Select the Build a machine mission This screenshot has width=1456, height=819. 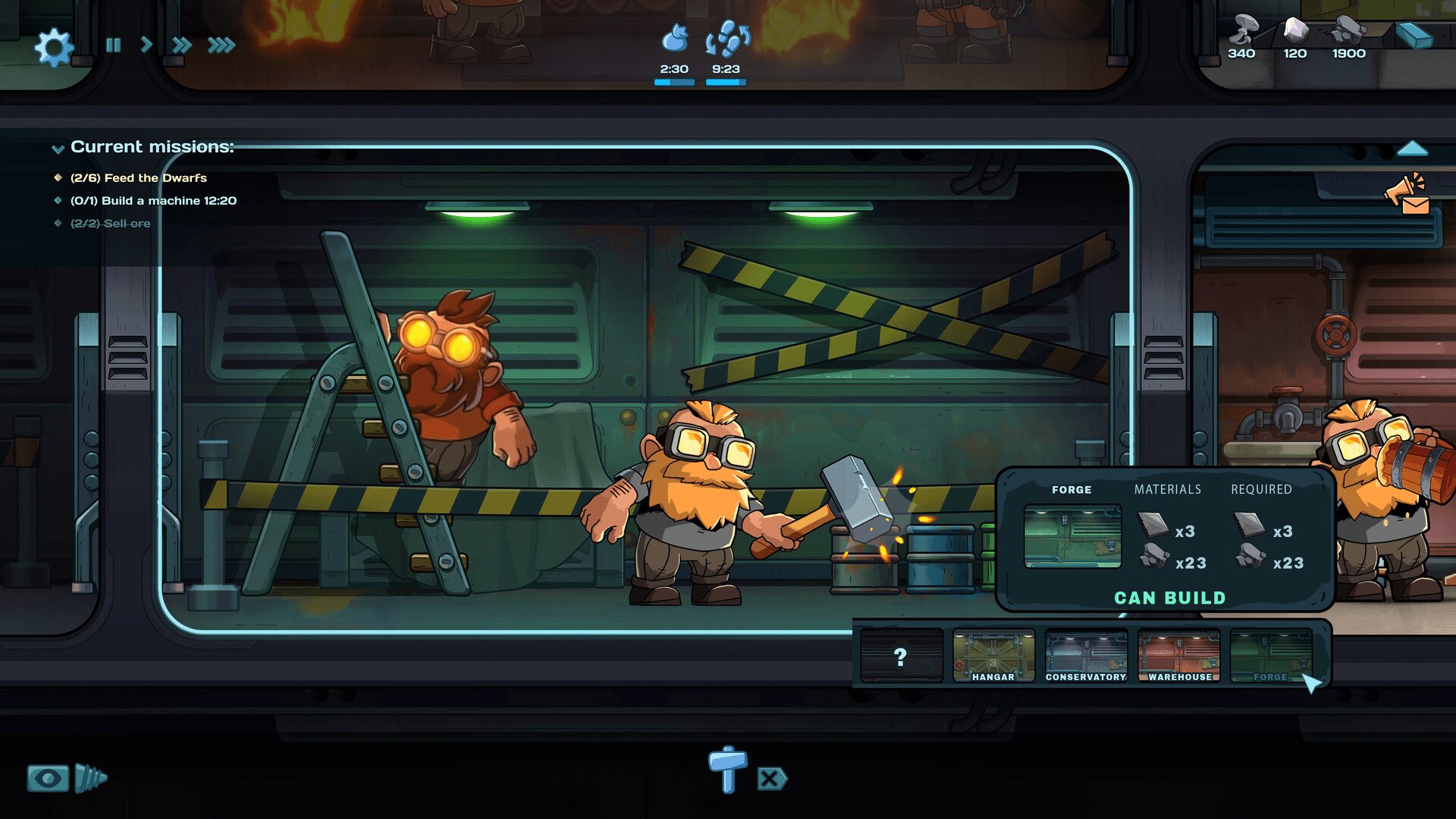tap(153, 201)
